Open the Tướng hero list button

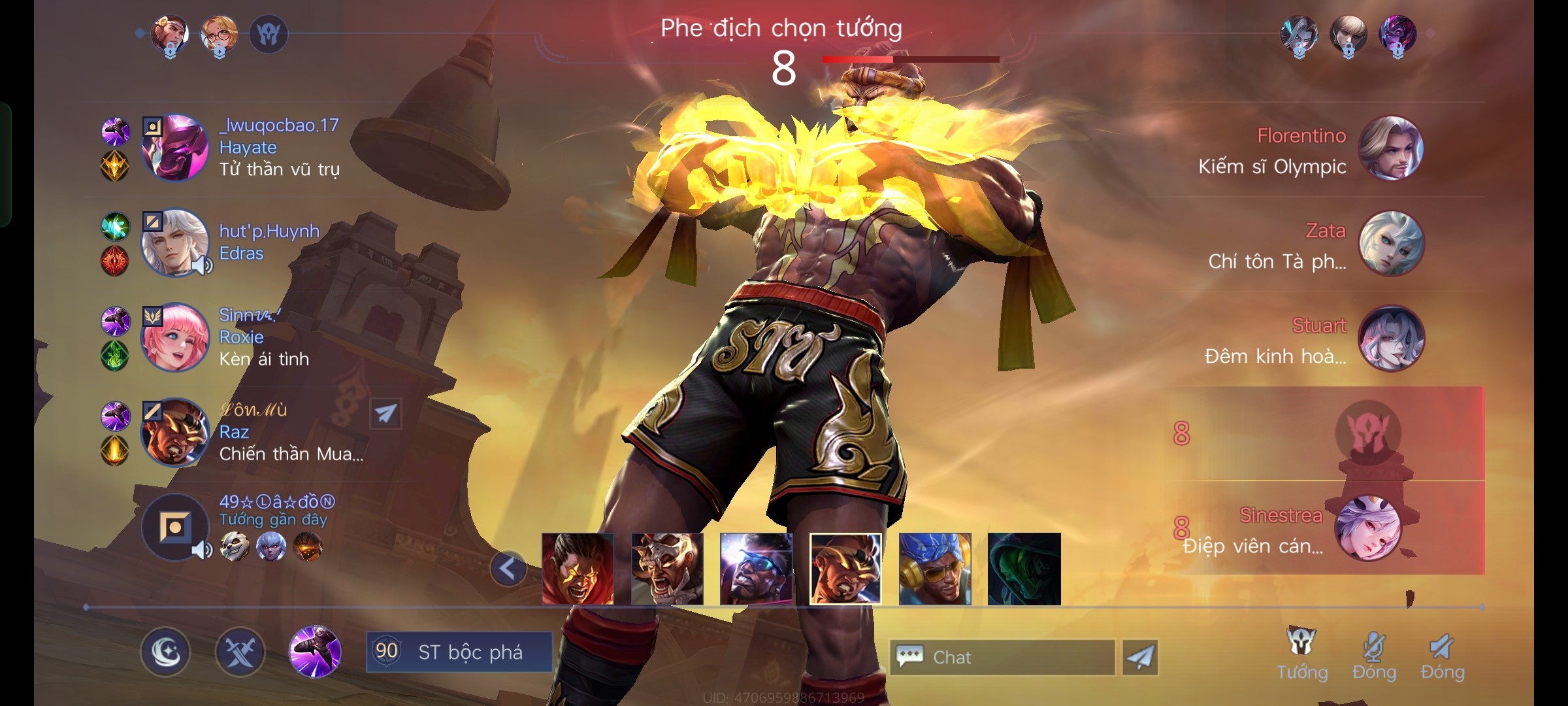tap(1302, 654)
